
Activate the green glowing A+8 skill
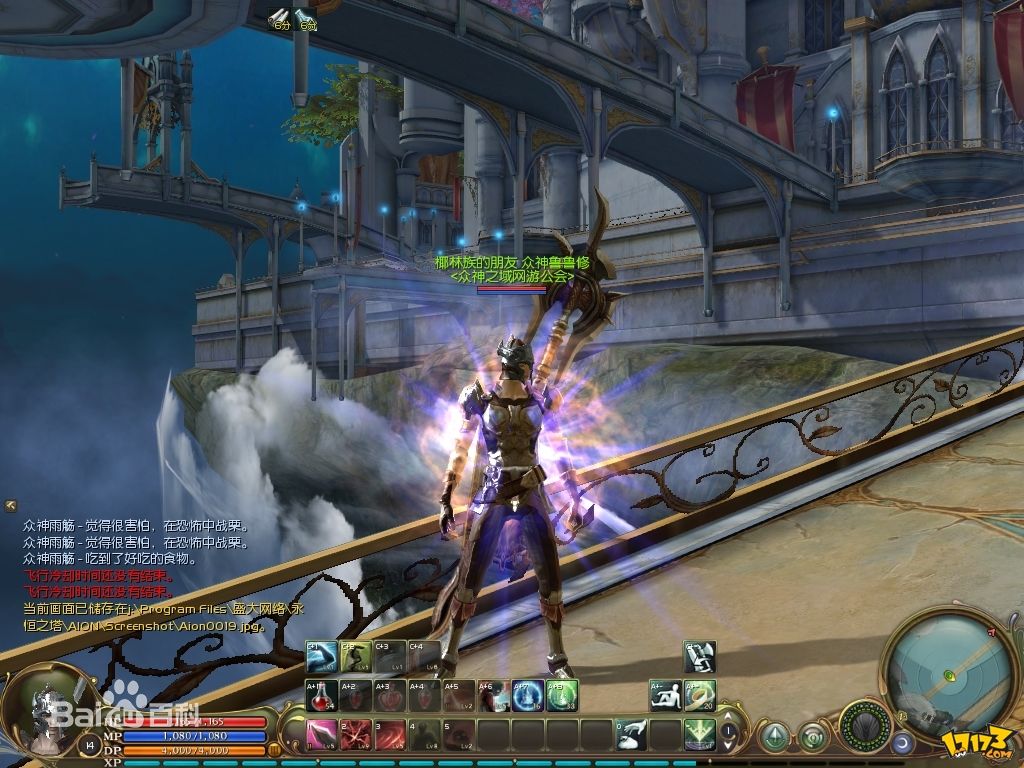click(562, 696)
